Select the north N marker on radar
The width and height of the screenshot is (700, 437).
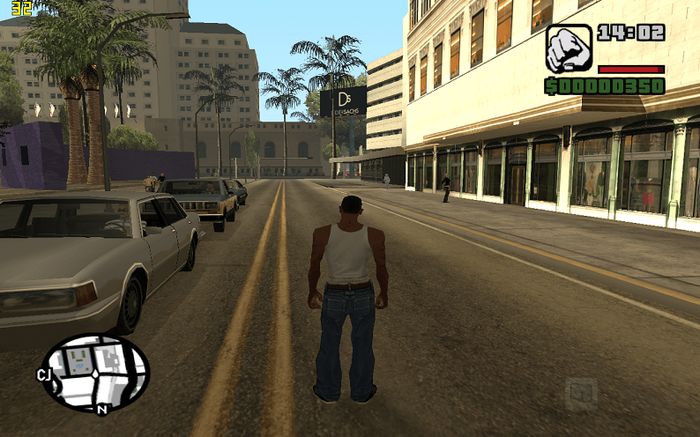(102, 410)
